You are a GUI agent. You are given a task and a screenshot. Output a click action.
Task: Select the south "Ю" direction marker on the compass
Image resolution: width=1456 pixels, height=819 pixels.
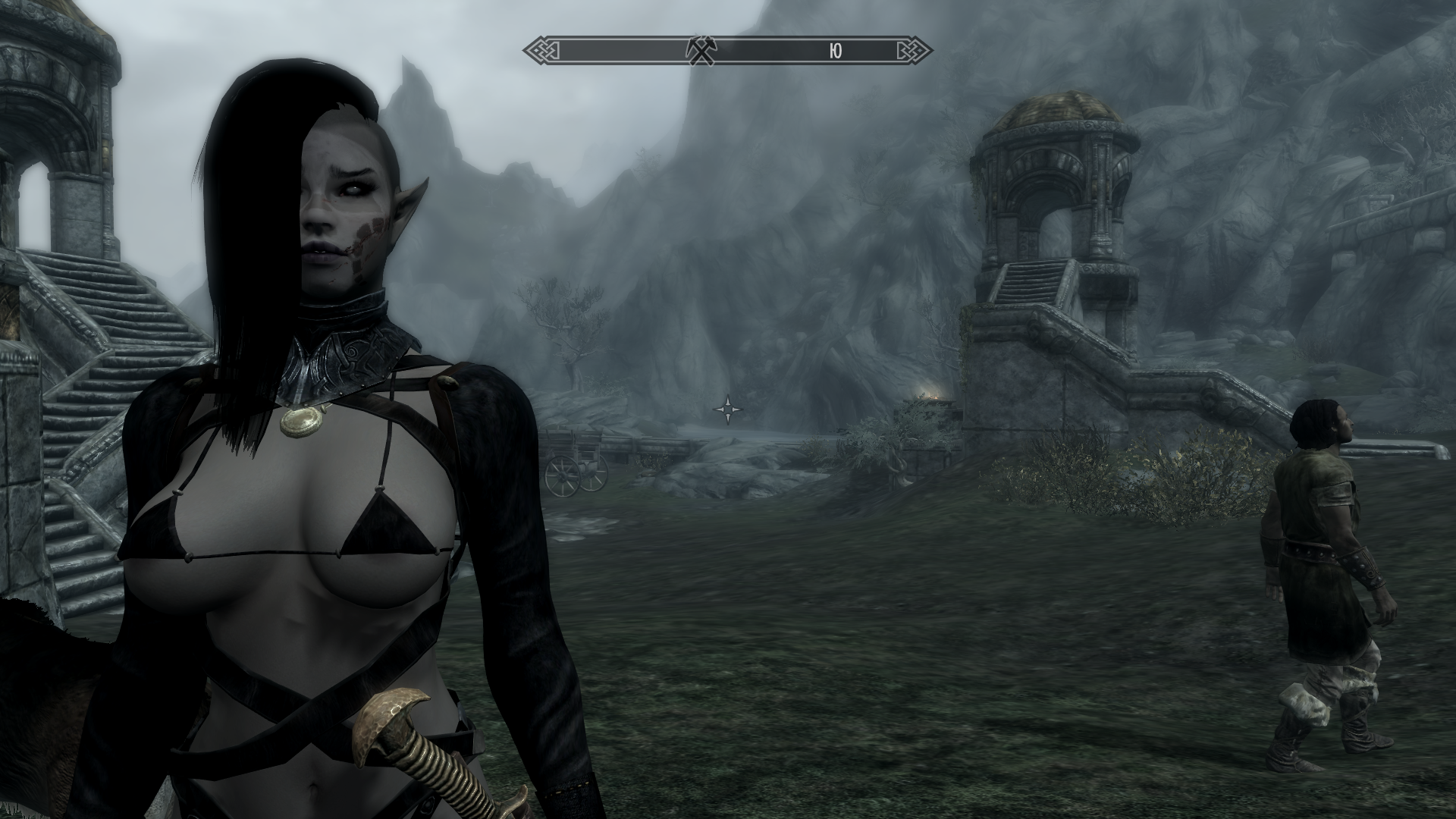coord(834,51)
